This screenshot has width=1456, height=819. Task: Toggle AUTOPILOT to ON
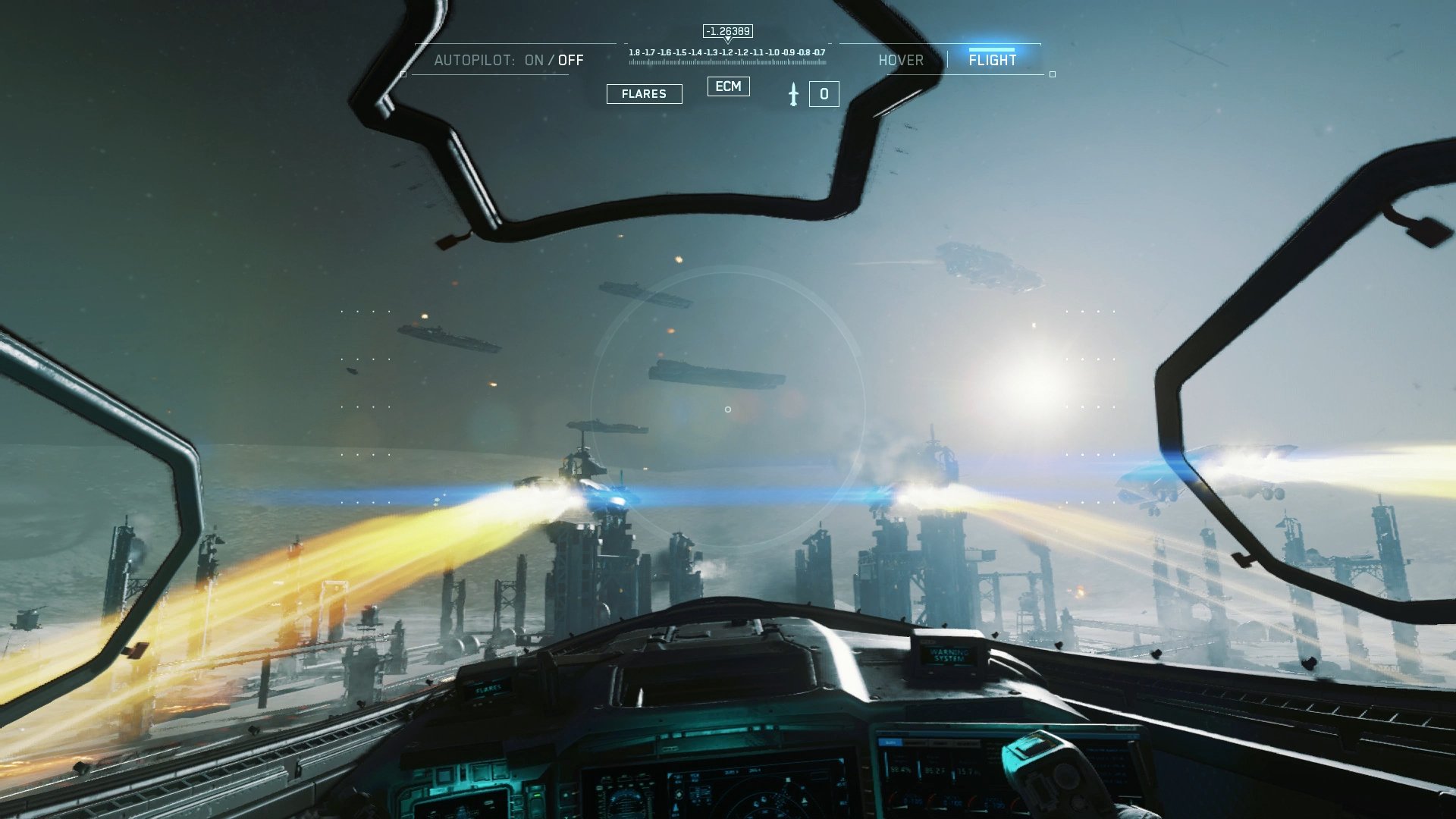(x=533, y=61)
